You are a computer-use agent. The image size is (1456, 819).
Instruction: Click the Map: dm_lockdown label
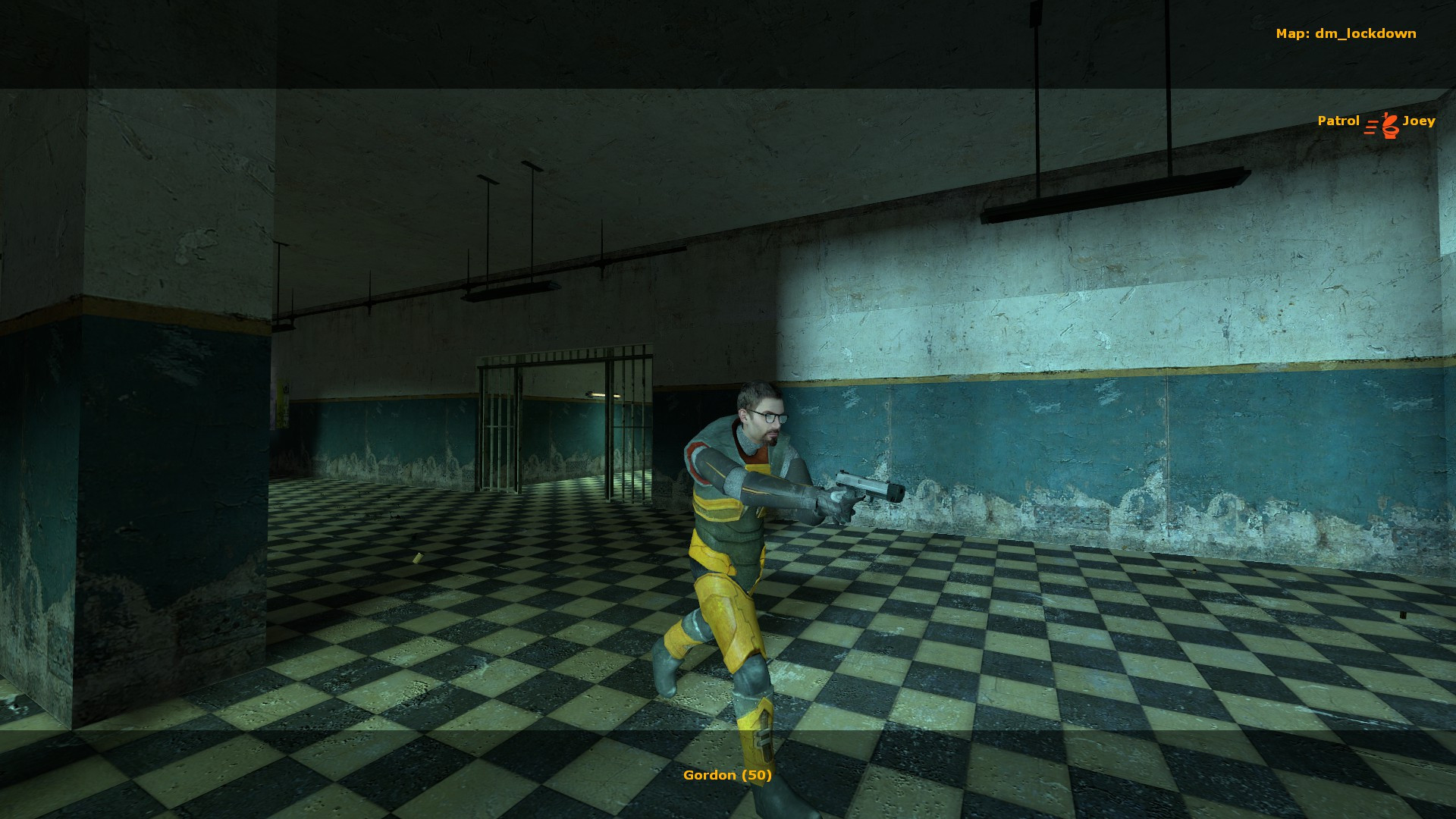pos(1346,33)
